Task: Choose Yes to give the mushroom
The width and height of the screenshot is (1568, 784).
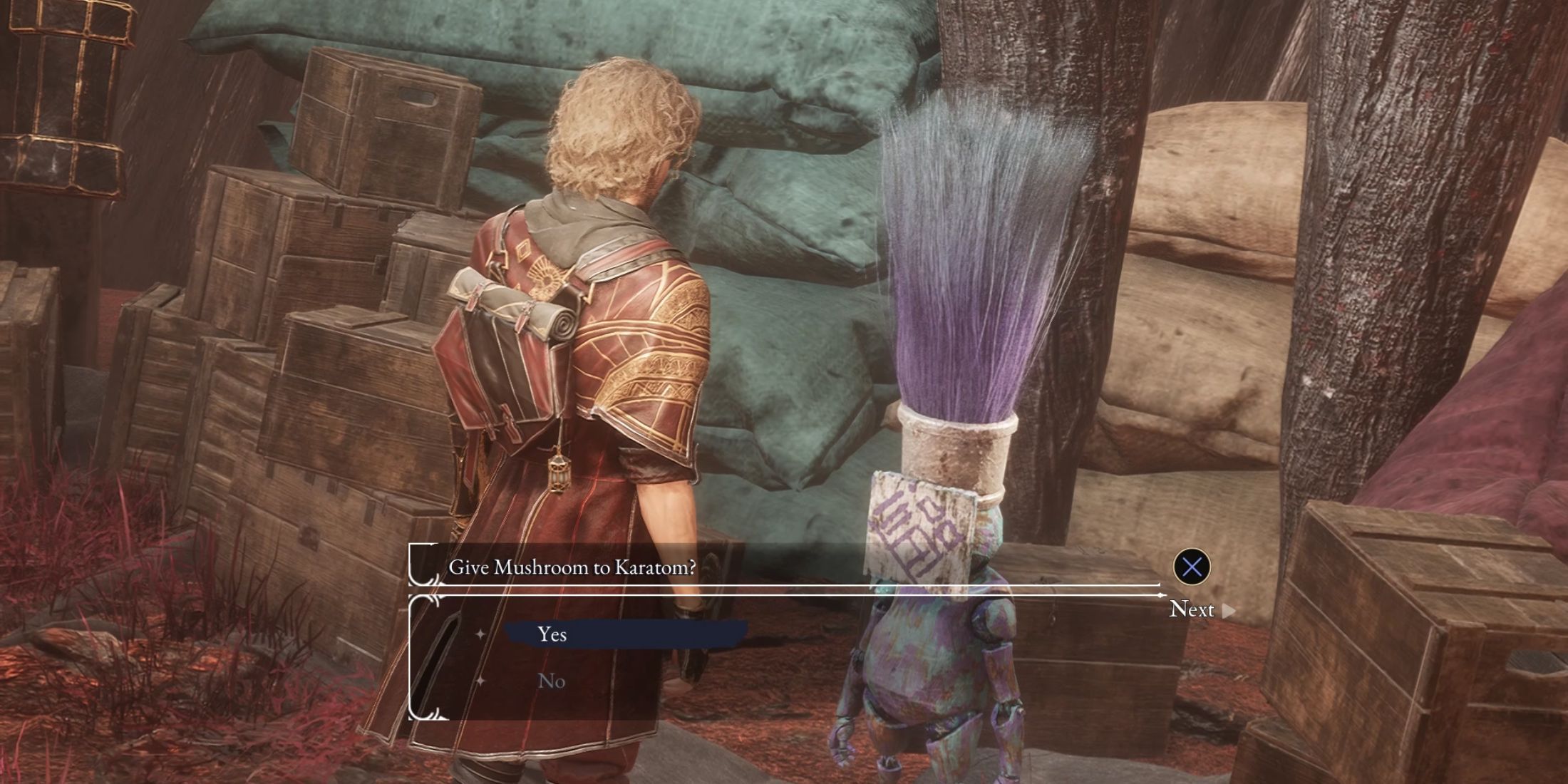Action: tap(552, 634)
